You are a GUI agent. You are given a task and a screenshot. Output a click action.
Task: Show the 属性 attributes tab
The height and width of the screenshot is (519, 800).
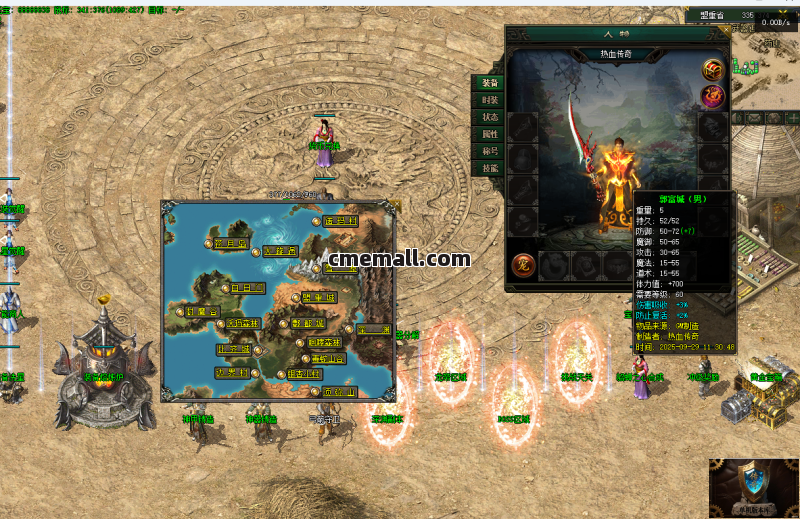tap(489, 134)
